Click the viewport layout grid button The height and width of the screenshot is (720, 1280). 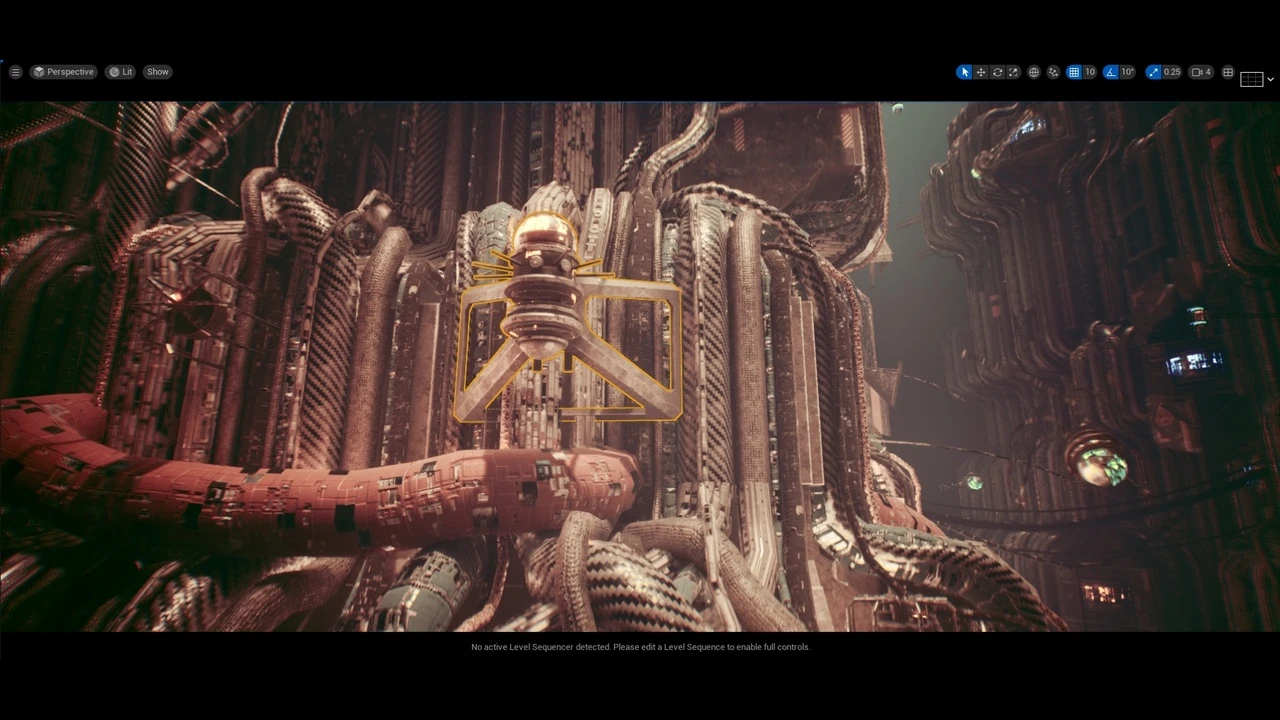[x=1228, y=72]
